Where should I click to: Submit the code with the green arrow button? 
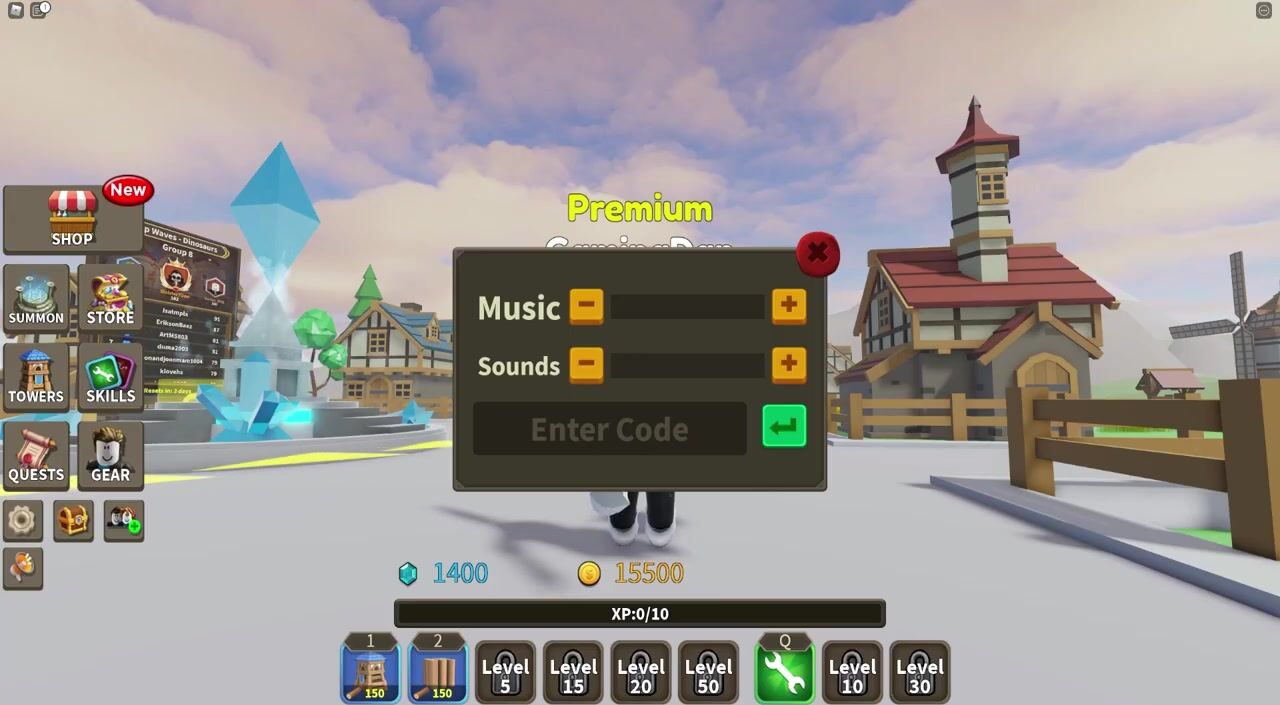784,427
